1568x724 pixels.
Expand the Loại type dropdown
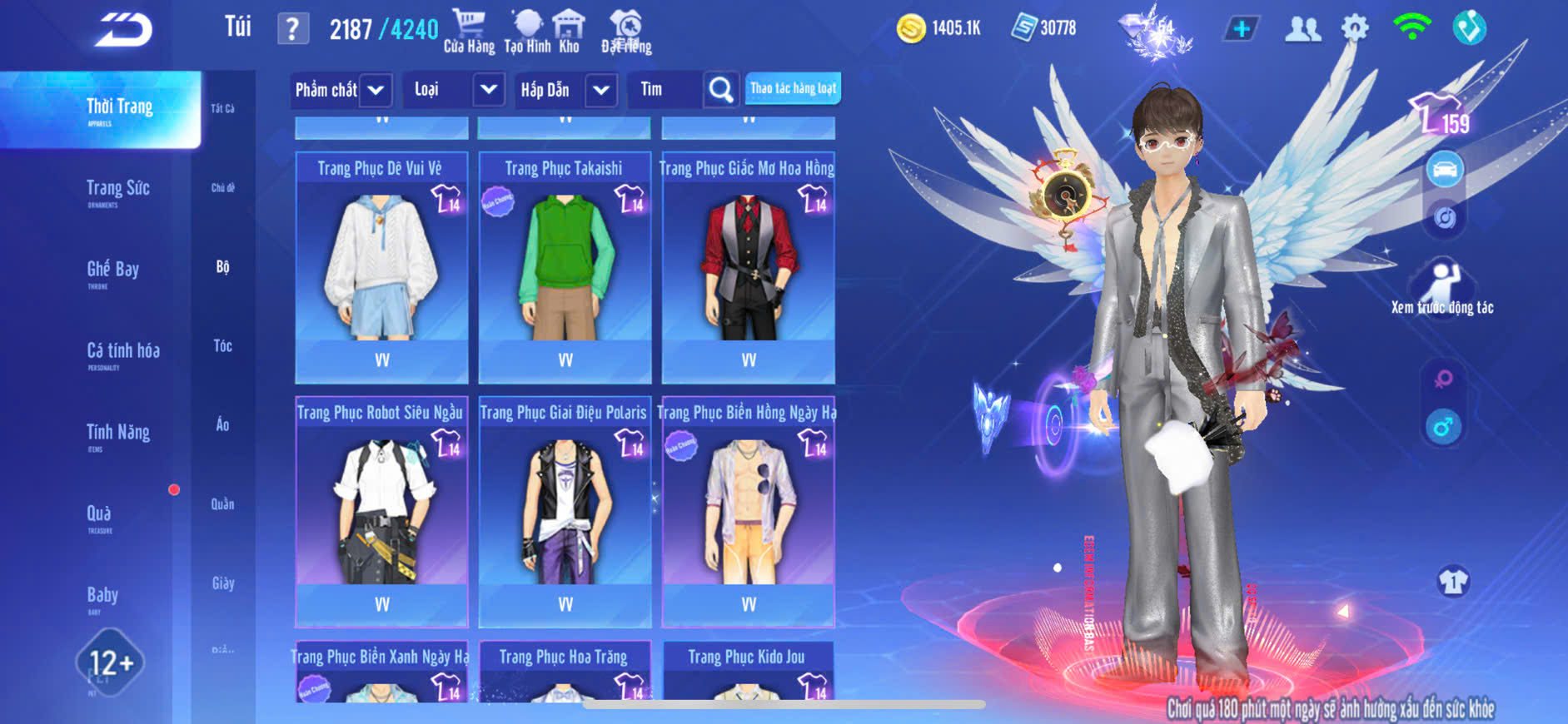489,90
